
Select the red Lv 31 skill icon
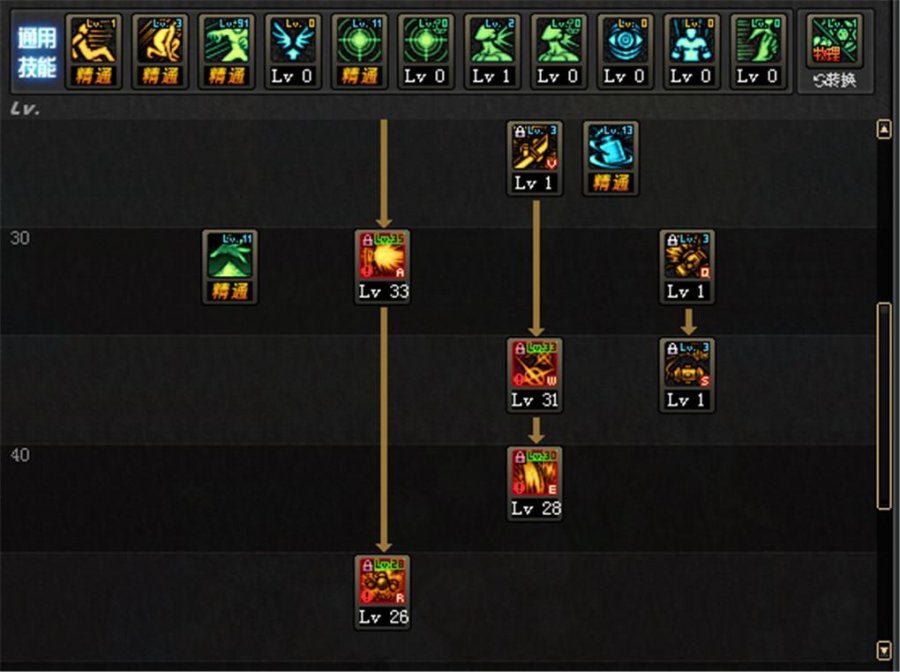coord(535,366)
